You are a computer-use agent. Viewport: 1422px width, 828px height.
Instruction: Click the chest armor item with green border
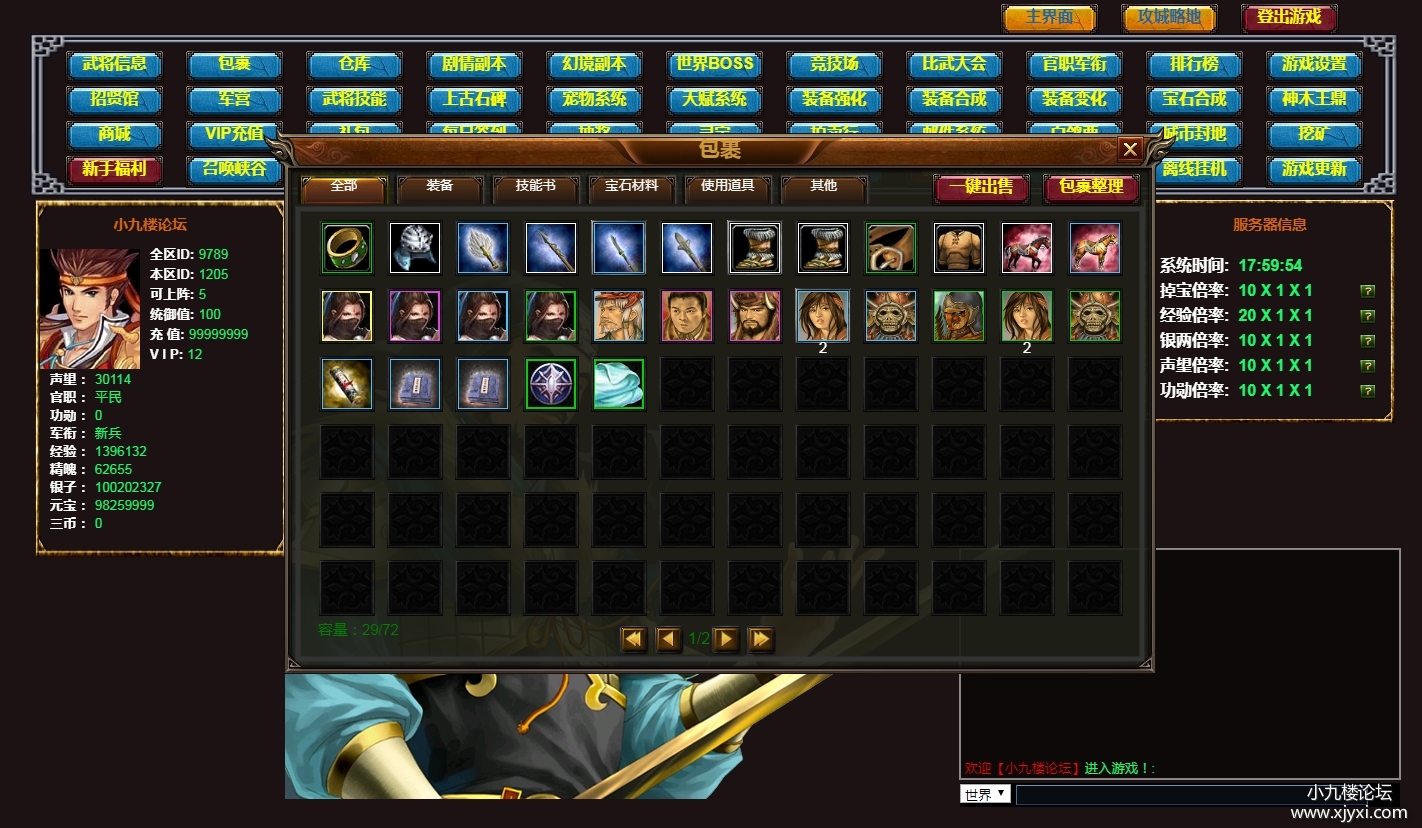[x=891, y=248]
